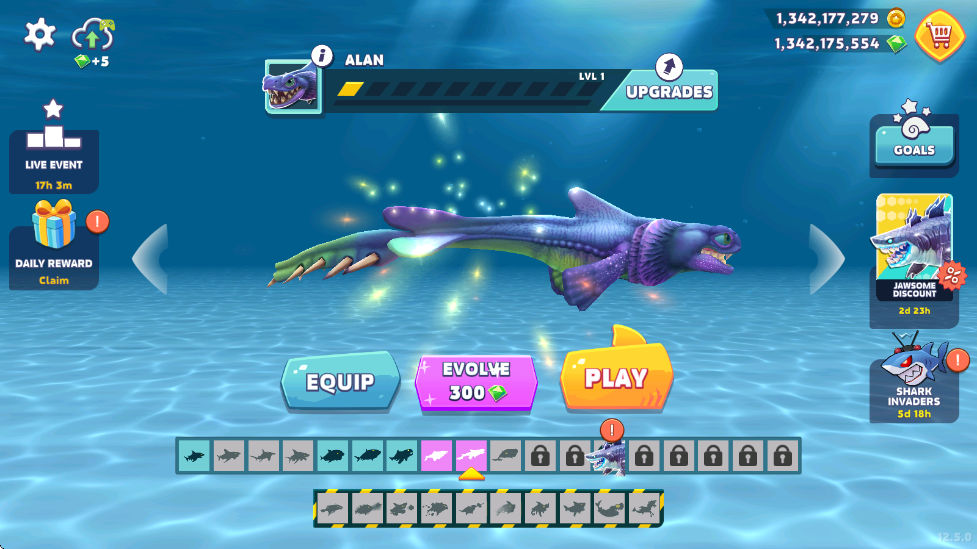Open the shop cart button
This screenshot has height=549, width=977.
tap(939, 35)
